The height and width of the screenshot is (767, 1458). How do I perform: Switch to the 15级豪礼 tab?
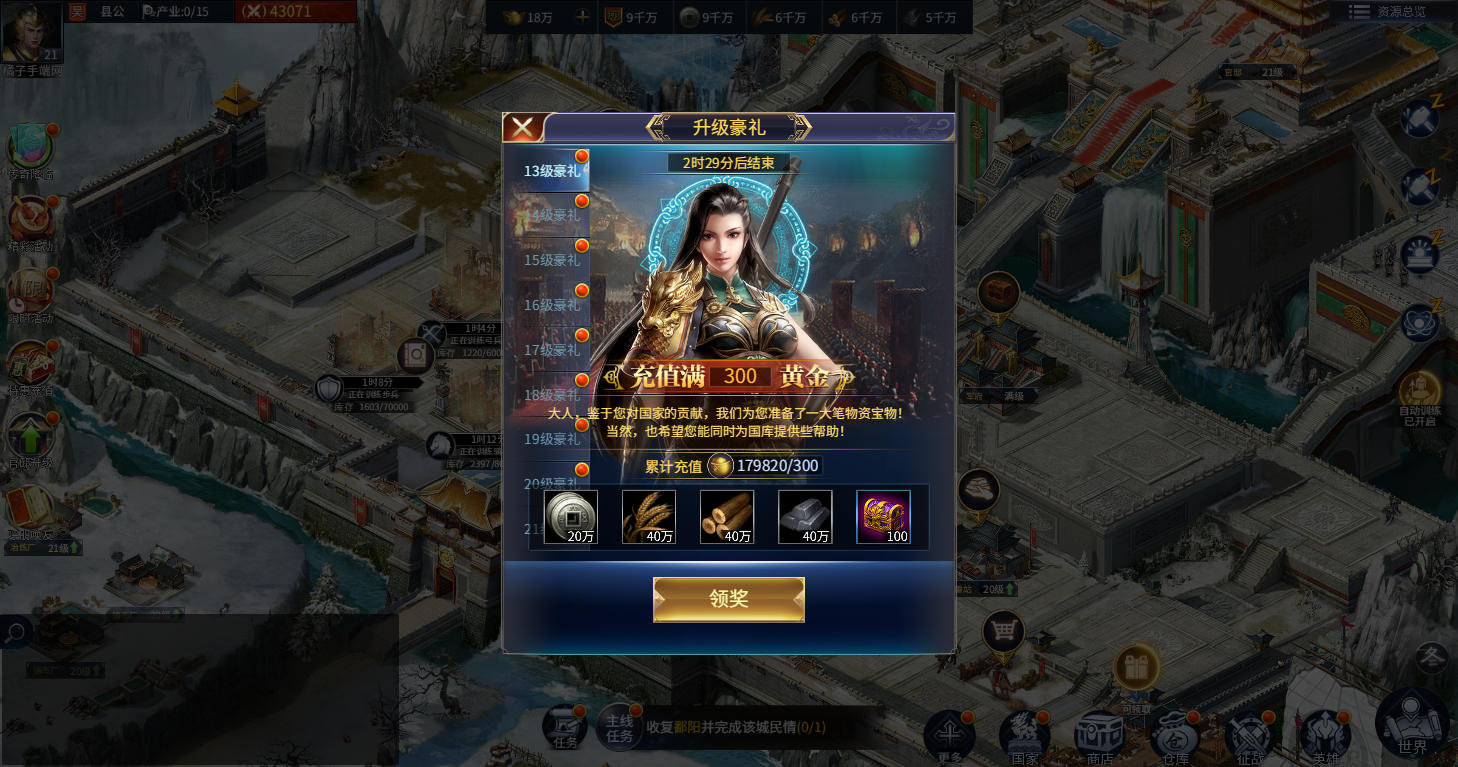coord(552,260)
